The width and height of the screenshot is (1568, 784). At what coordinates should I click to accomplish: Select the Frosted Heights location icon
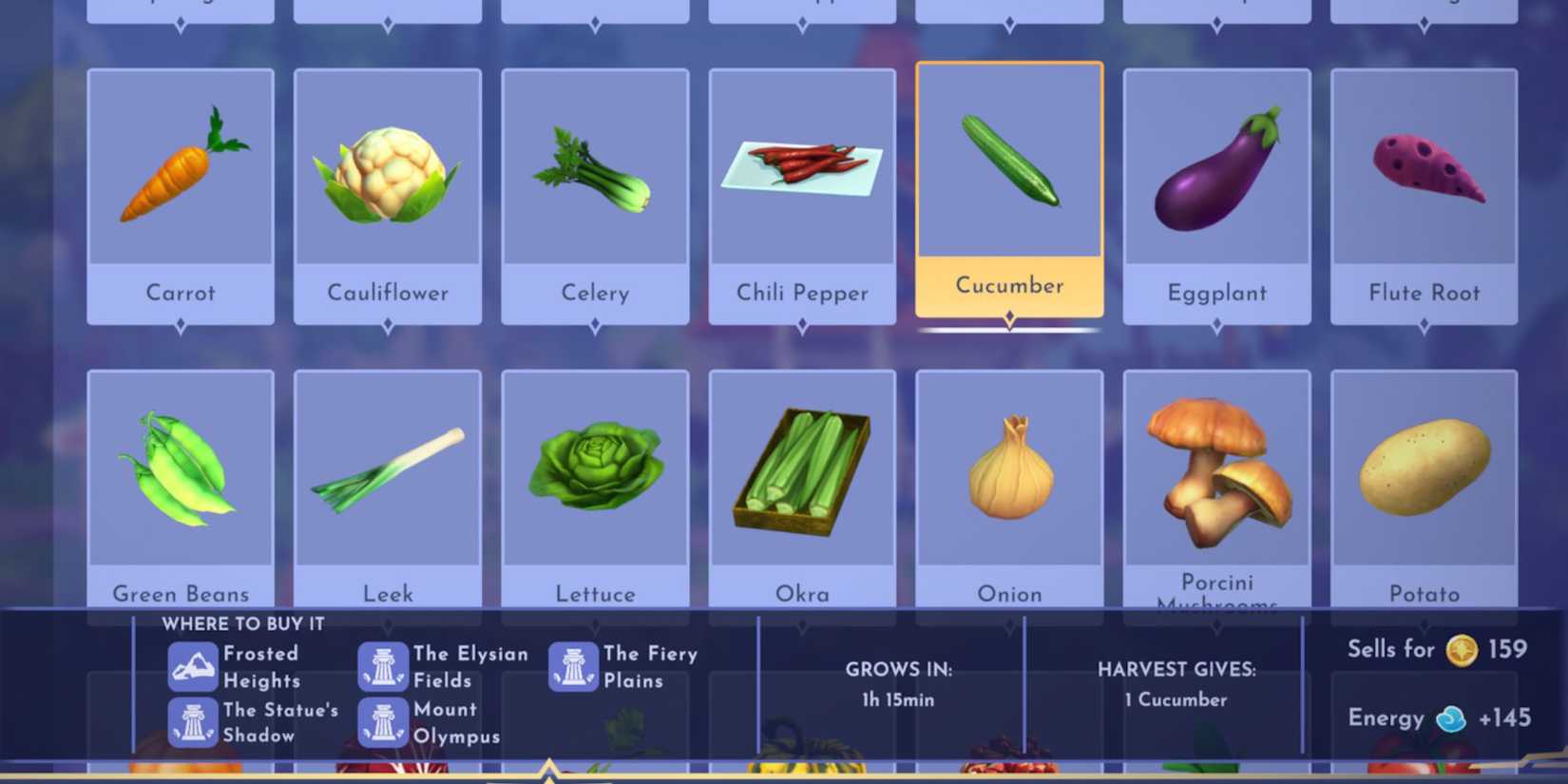click(x=193, y=665)
